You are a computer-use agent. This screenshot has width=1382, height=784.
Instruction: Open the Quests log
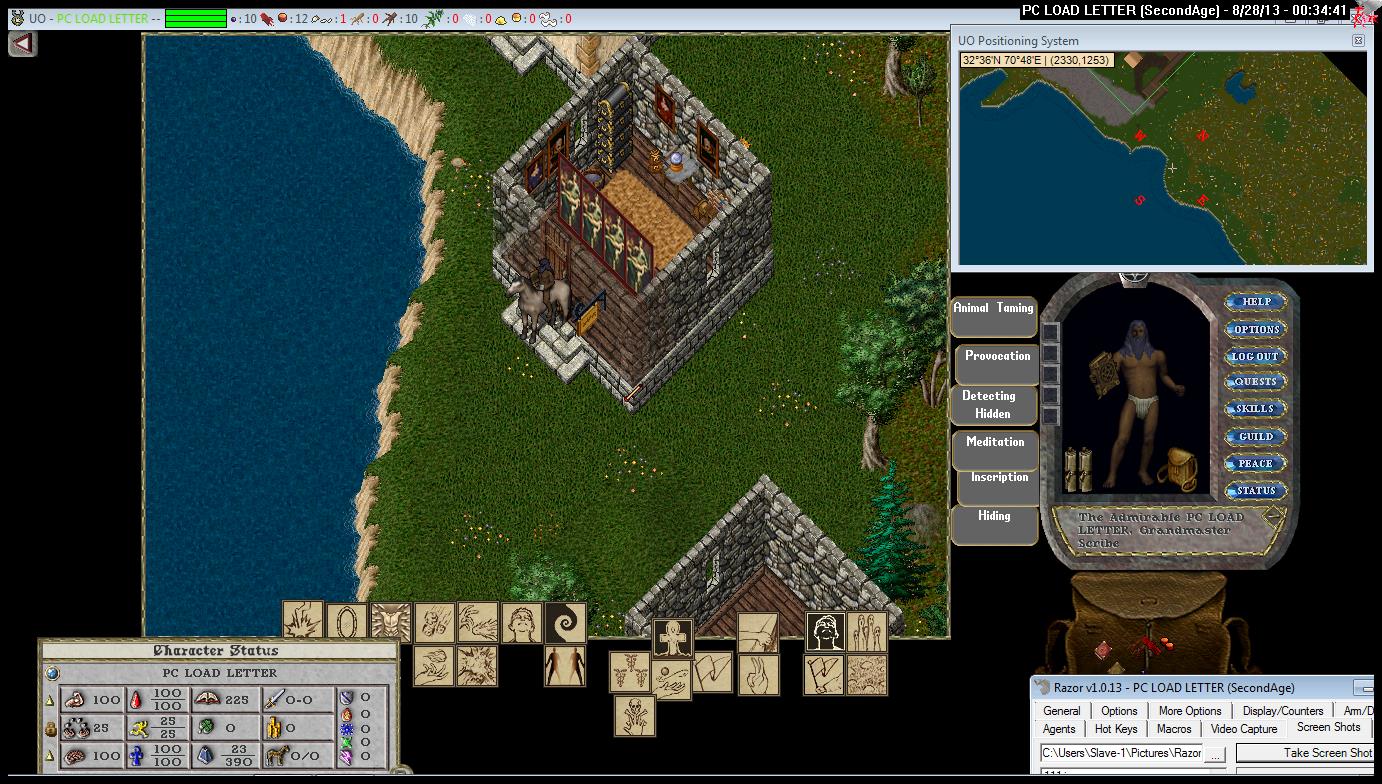(x=1256, y=382)
